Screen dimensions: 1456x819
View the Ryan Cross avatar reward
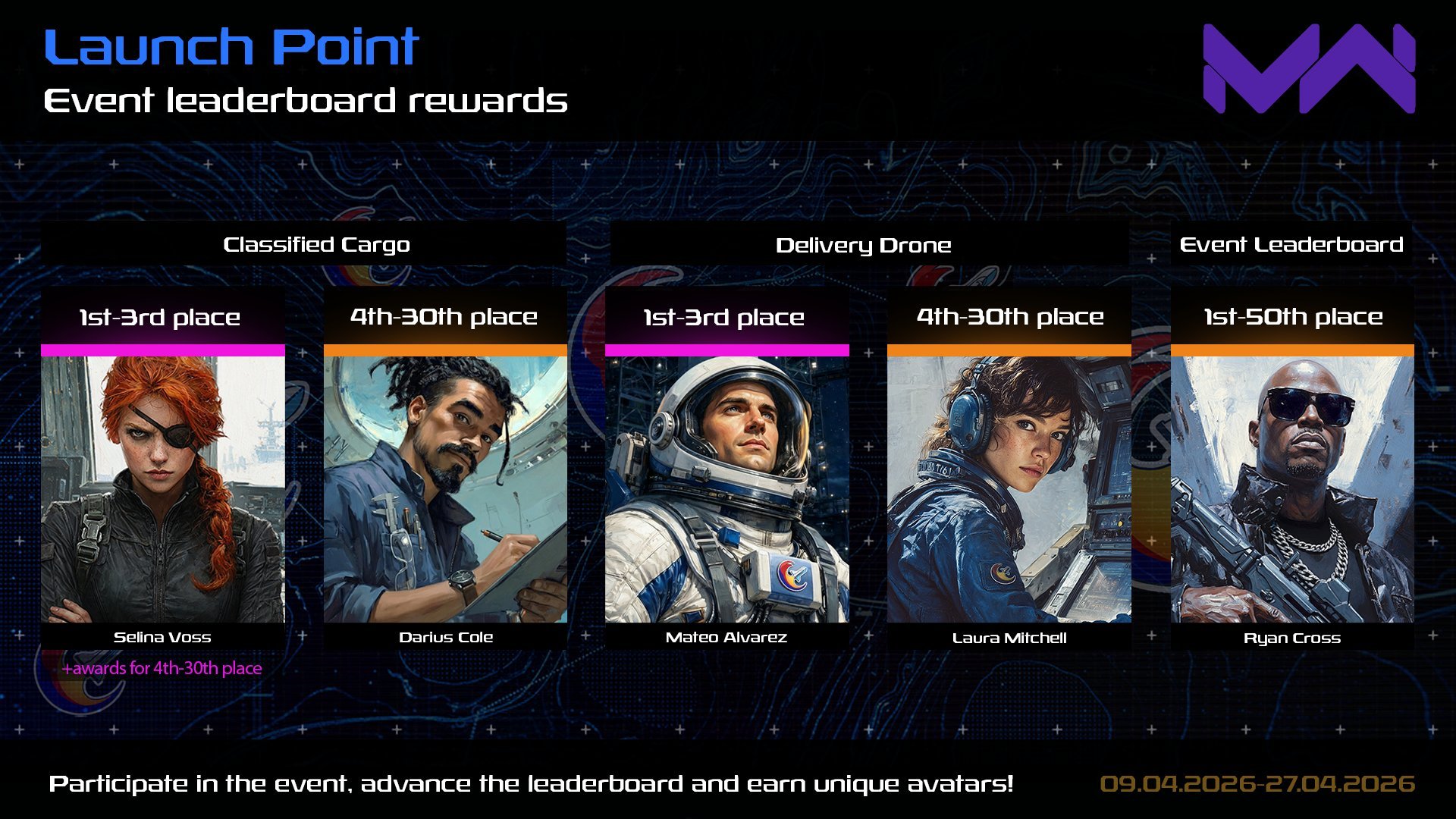coord(1291,489)
